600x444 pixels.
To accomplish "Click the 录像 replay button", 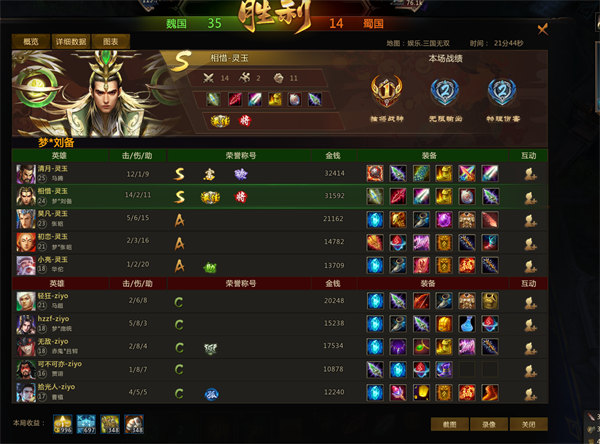I will [x=489, y=424].
